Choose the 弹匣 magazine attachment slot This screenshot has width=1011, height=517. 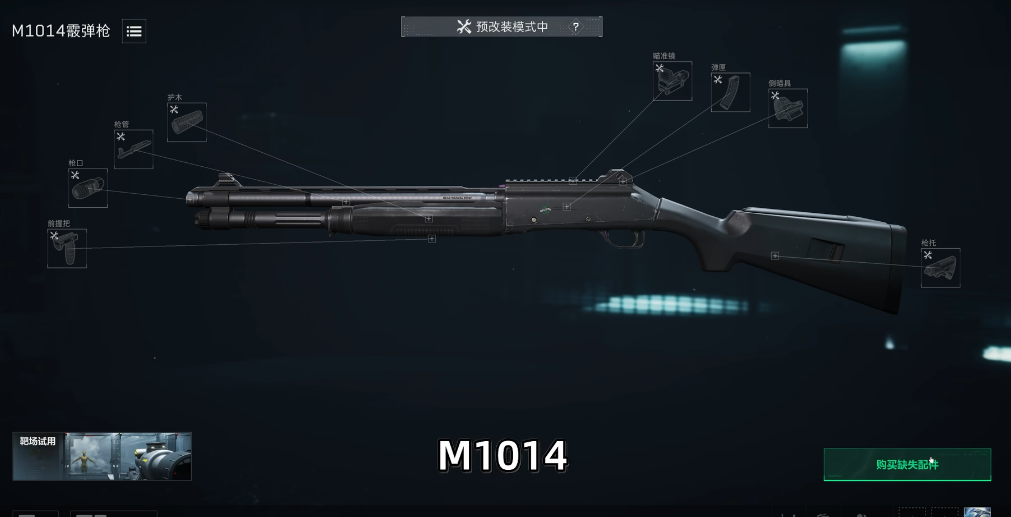tap(731, 92)
